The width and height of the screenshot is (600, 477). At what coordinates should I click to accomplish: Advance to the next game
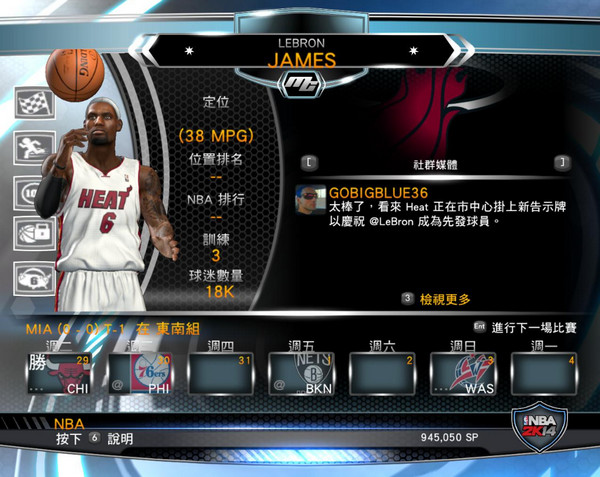(531, 327)
